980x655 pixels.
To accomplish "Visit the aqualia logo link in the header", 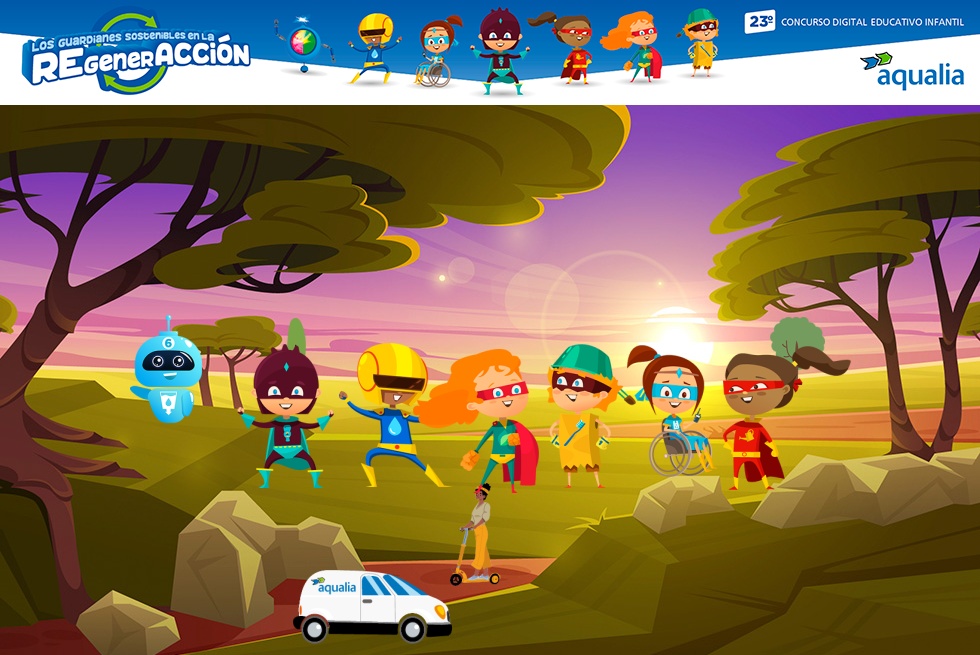I will coord(911,71).
